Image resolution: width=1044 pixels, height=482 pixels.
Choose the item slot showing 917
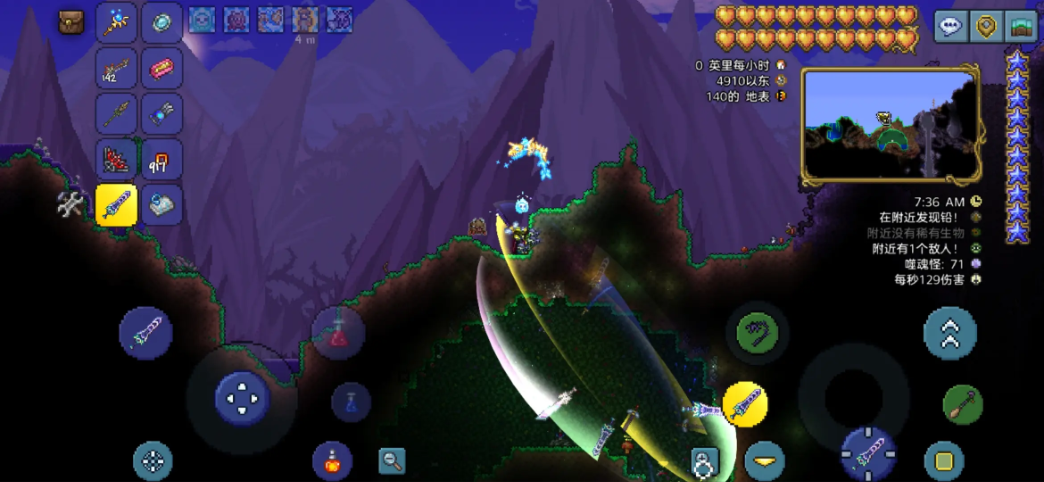[161, 159]
